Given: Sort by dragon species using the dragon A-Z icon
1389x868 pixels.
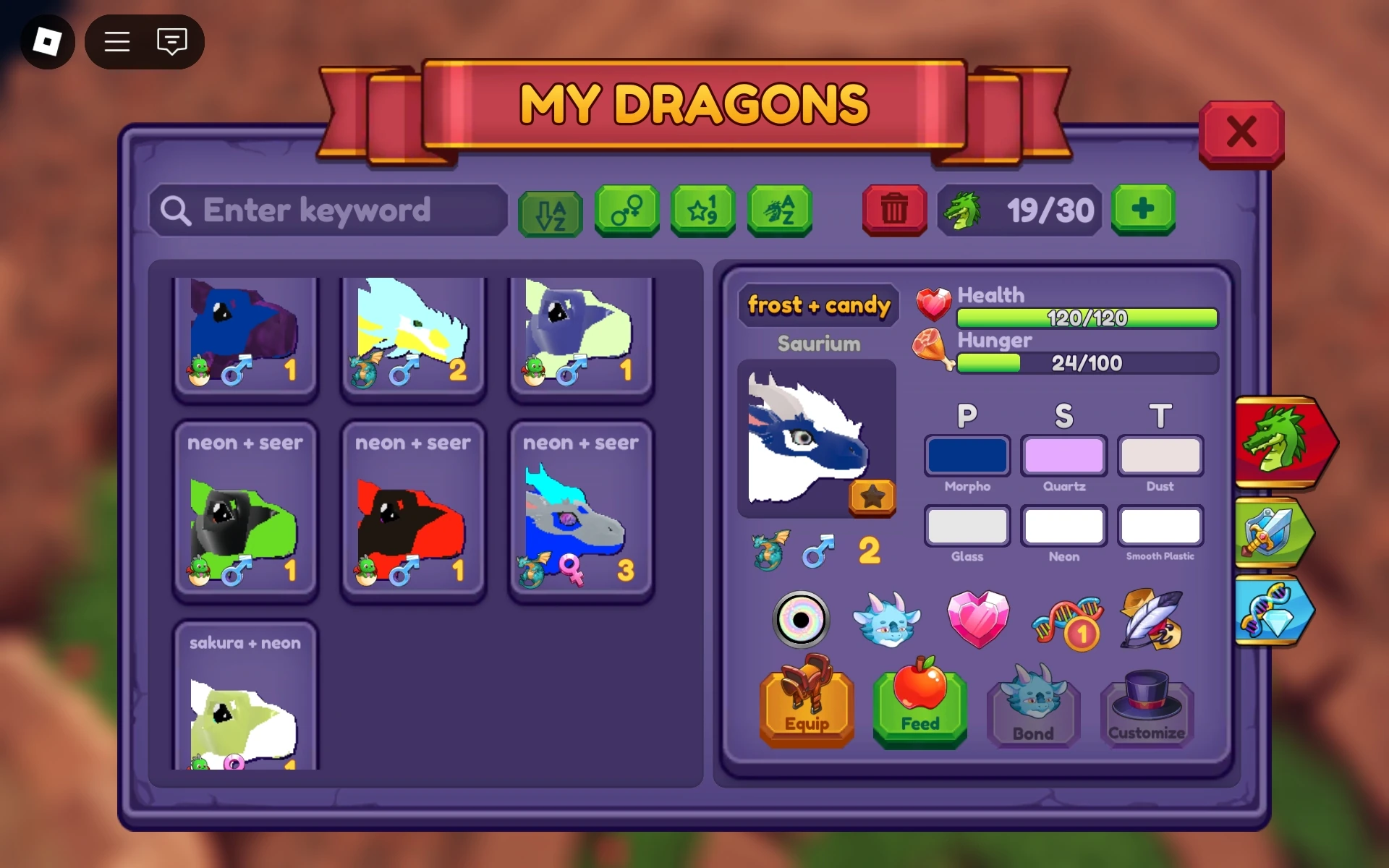Looking at the screenshot, I should tap(780, 211).
